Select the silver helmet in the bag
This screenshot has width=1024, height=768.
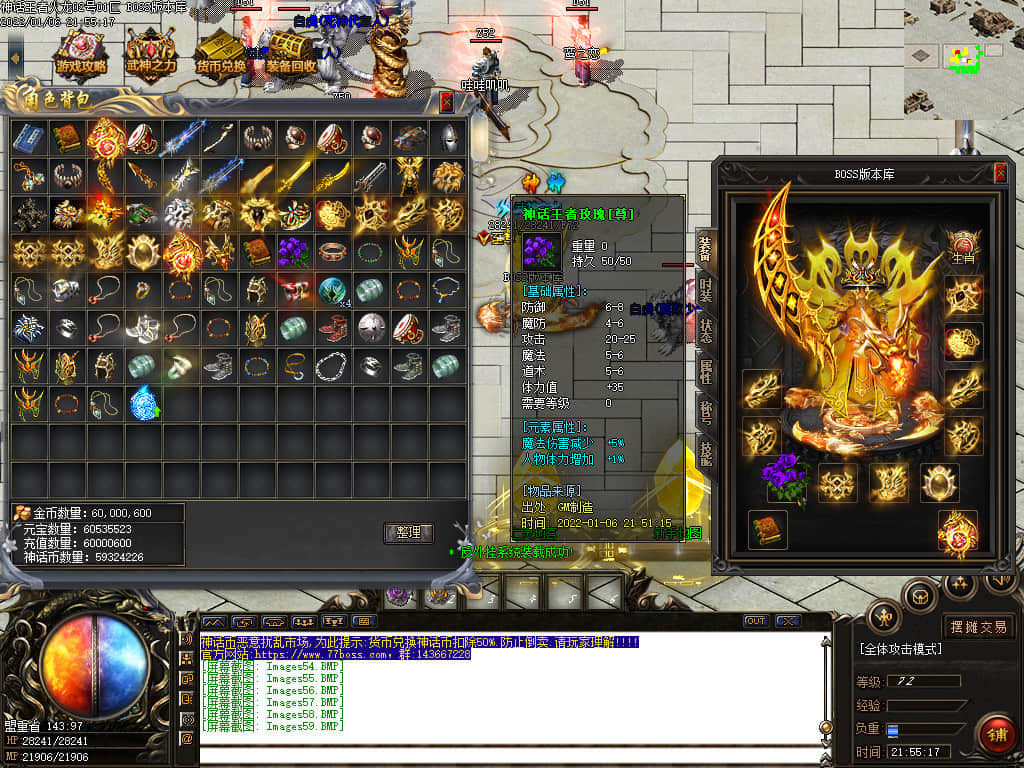(447, 138)
